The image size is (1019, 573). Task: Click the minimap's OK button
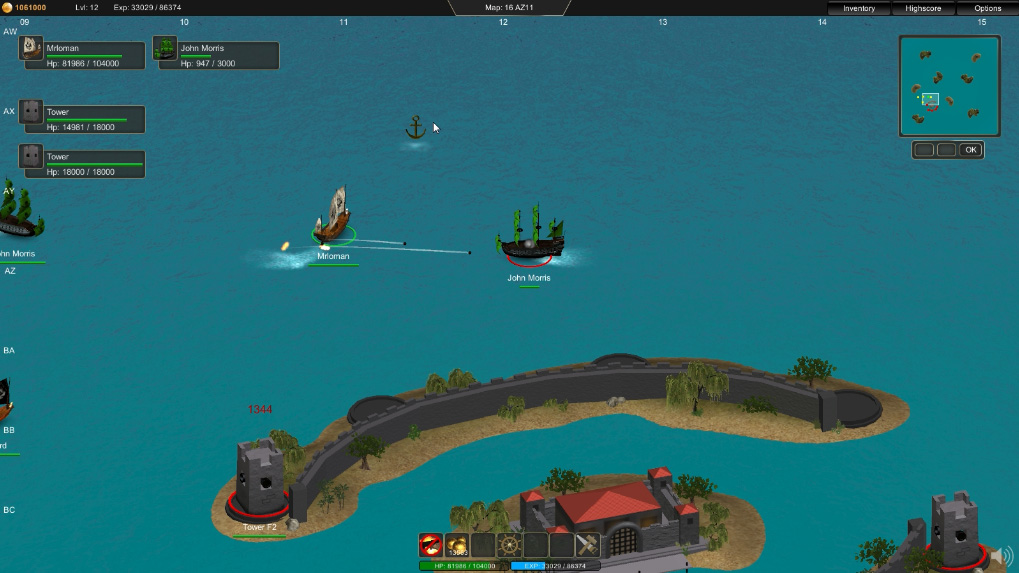point(970,150)
